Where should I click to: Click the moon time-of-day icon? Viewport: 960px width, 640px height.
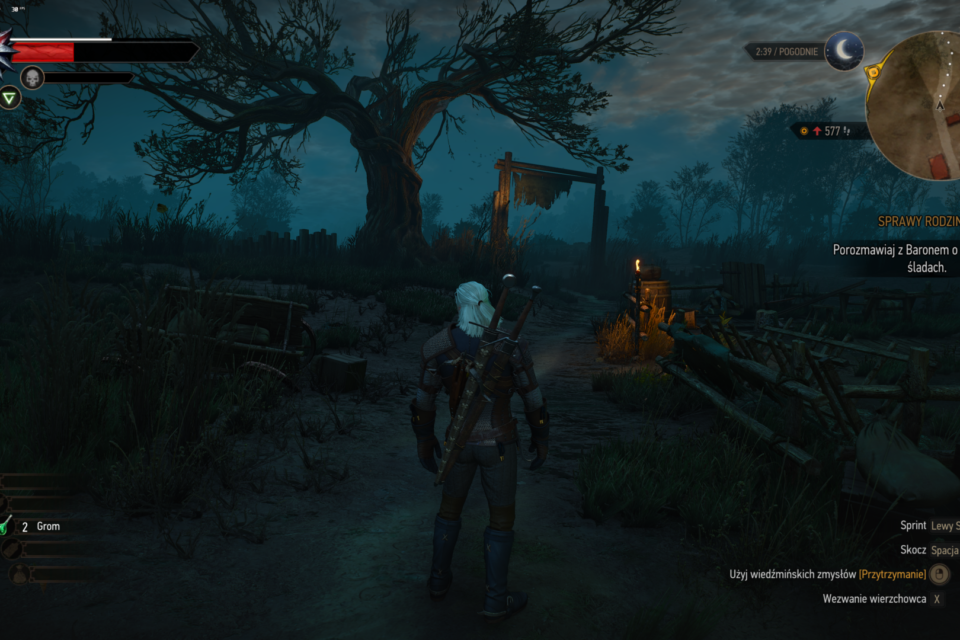pos(844,50)
